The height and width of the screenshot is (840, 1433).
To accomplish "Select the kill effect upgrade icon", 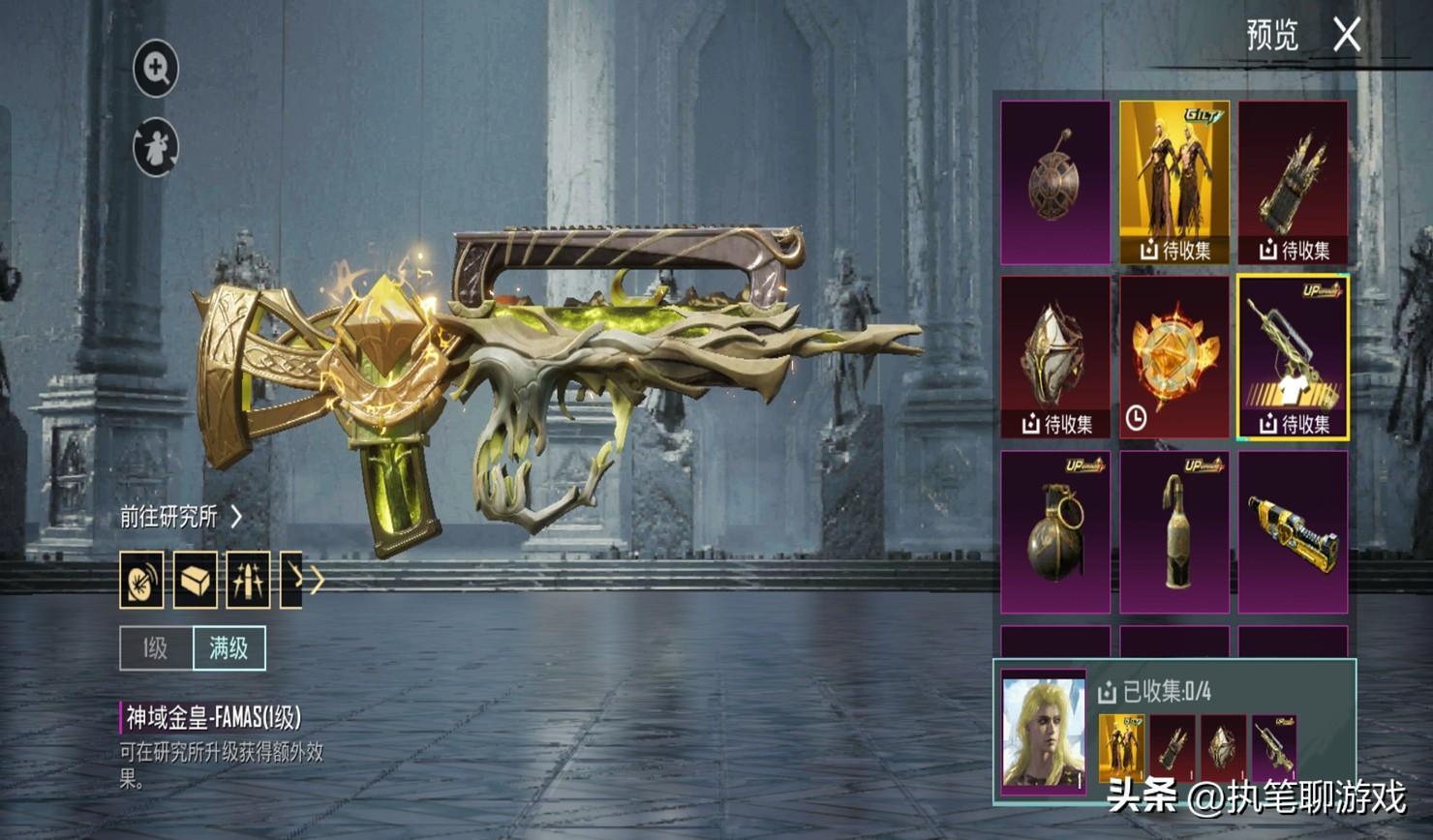I will (x=141, y=580).
